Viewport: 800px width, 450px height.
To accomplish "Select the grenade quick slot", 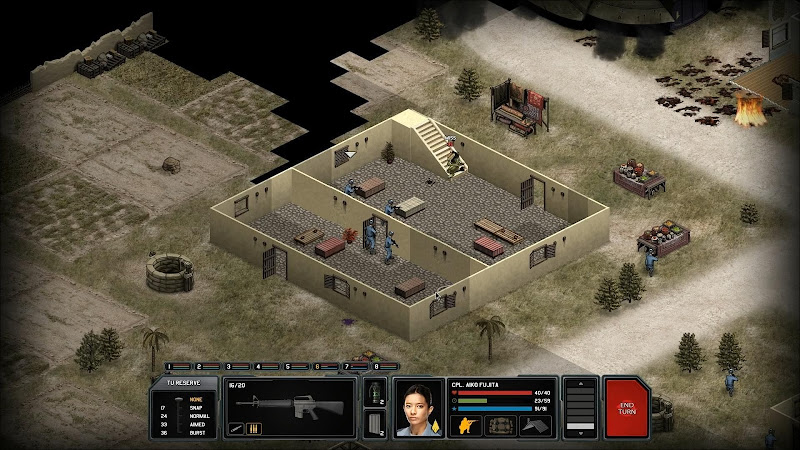I will (x=375, y=392).
